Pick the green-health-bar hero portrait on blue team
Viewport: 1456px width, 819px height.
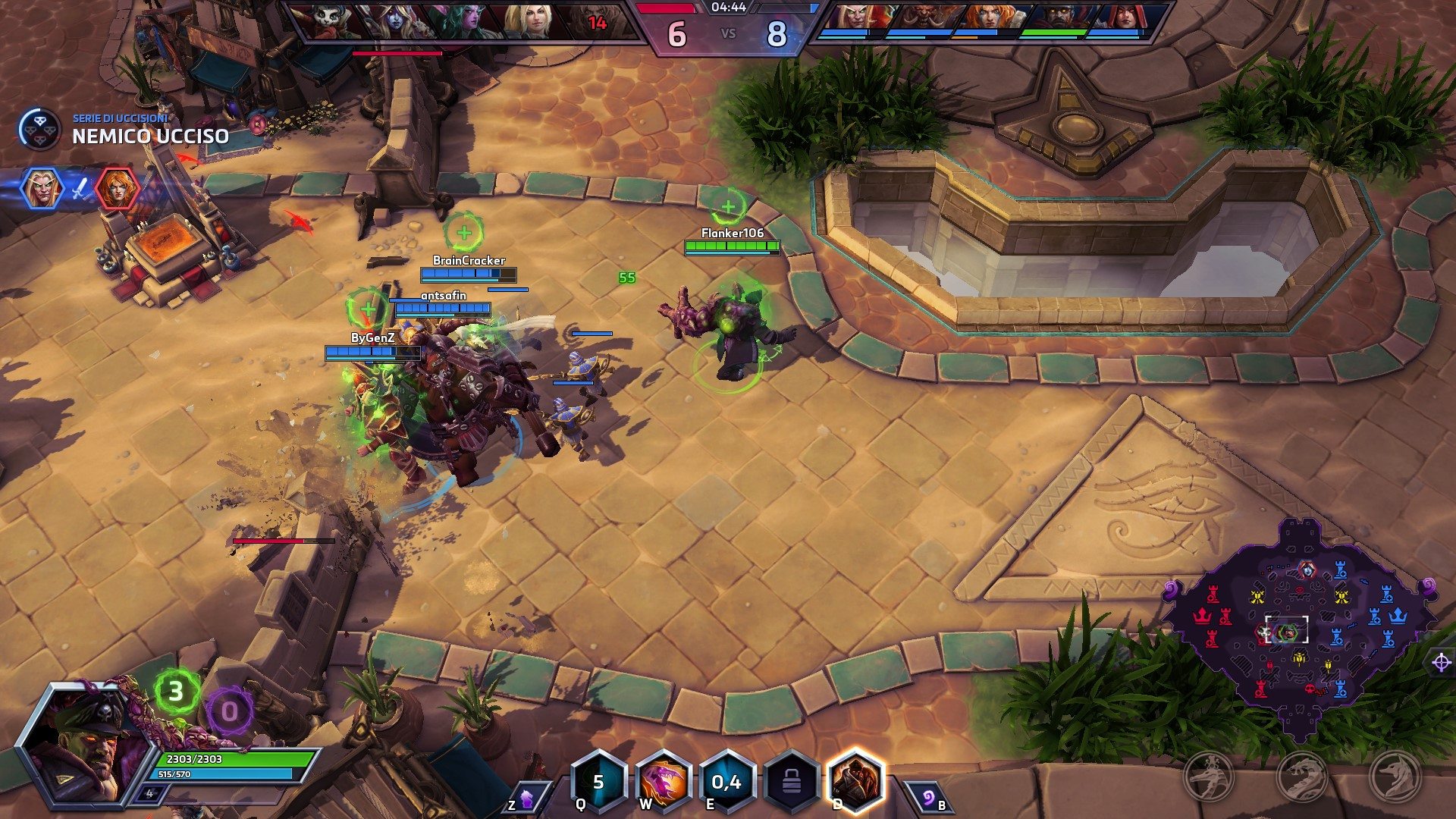click(x=1059, y=20)
